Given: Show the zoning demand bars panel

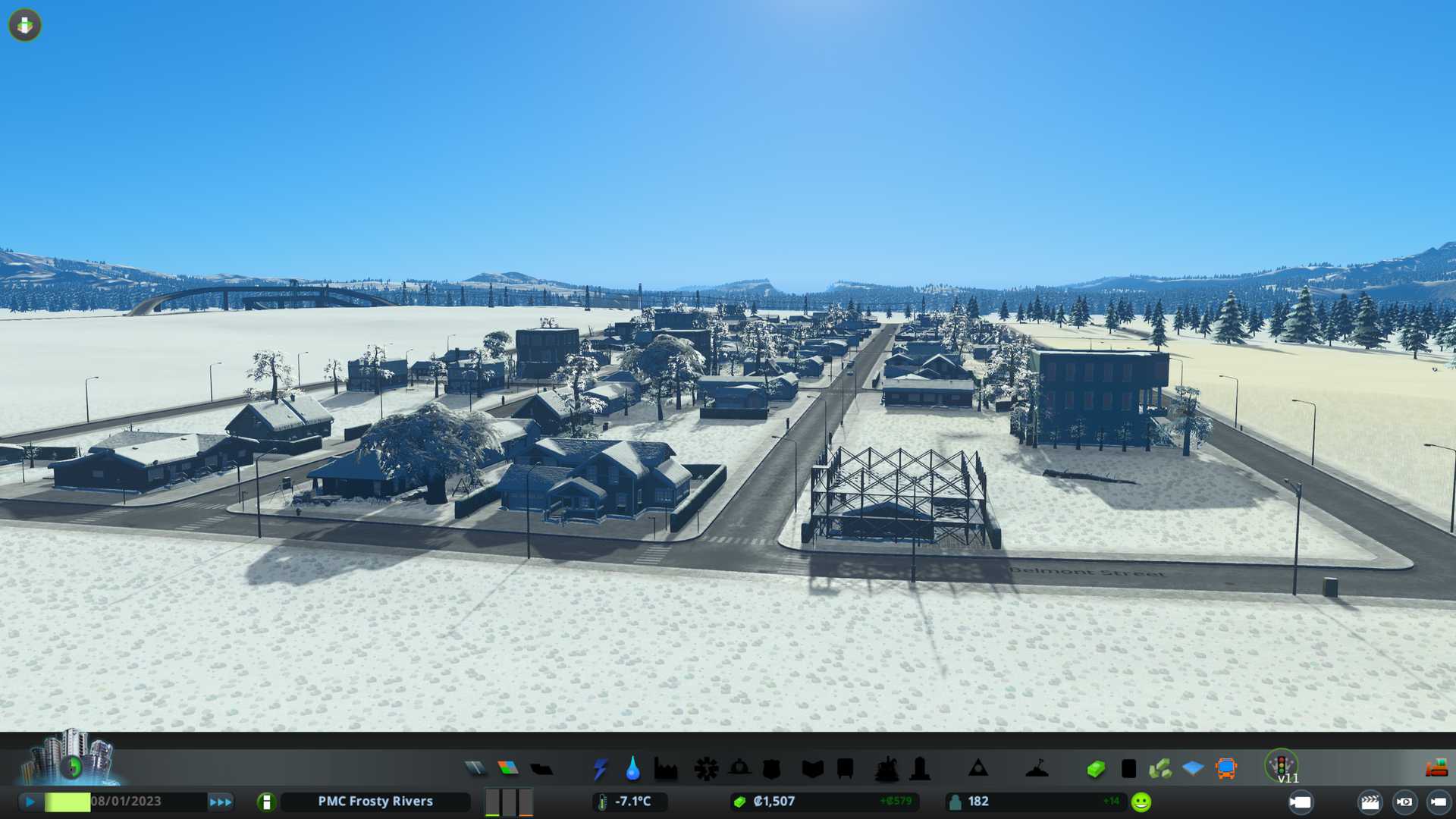Looking at the screenshot, I should coord(508,802).
